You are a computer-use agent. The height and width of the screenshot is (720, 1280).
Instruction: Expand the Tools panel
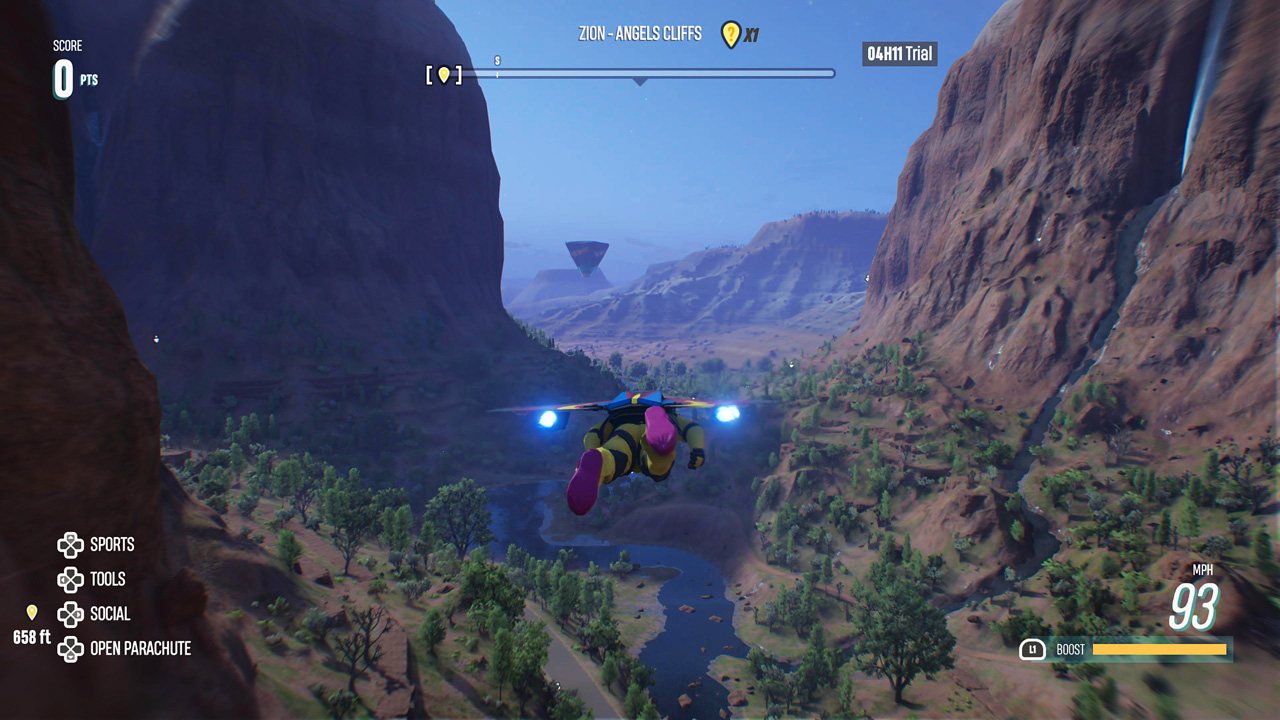coord(107,580)
